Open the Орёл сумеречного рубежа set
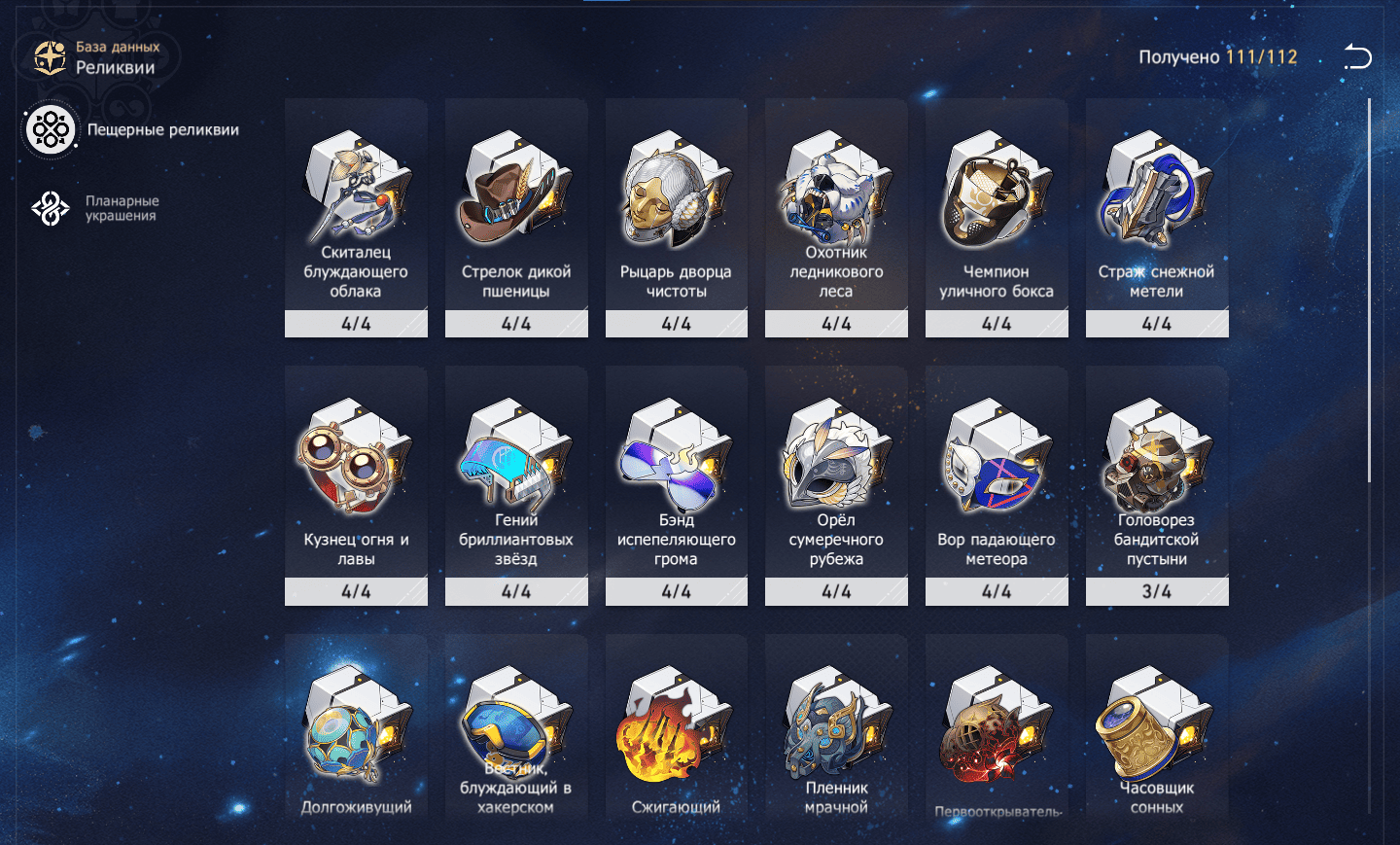 pyautogui.click(x=836, y=485)
